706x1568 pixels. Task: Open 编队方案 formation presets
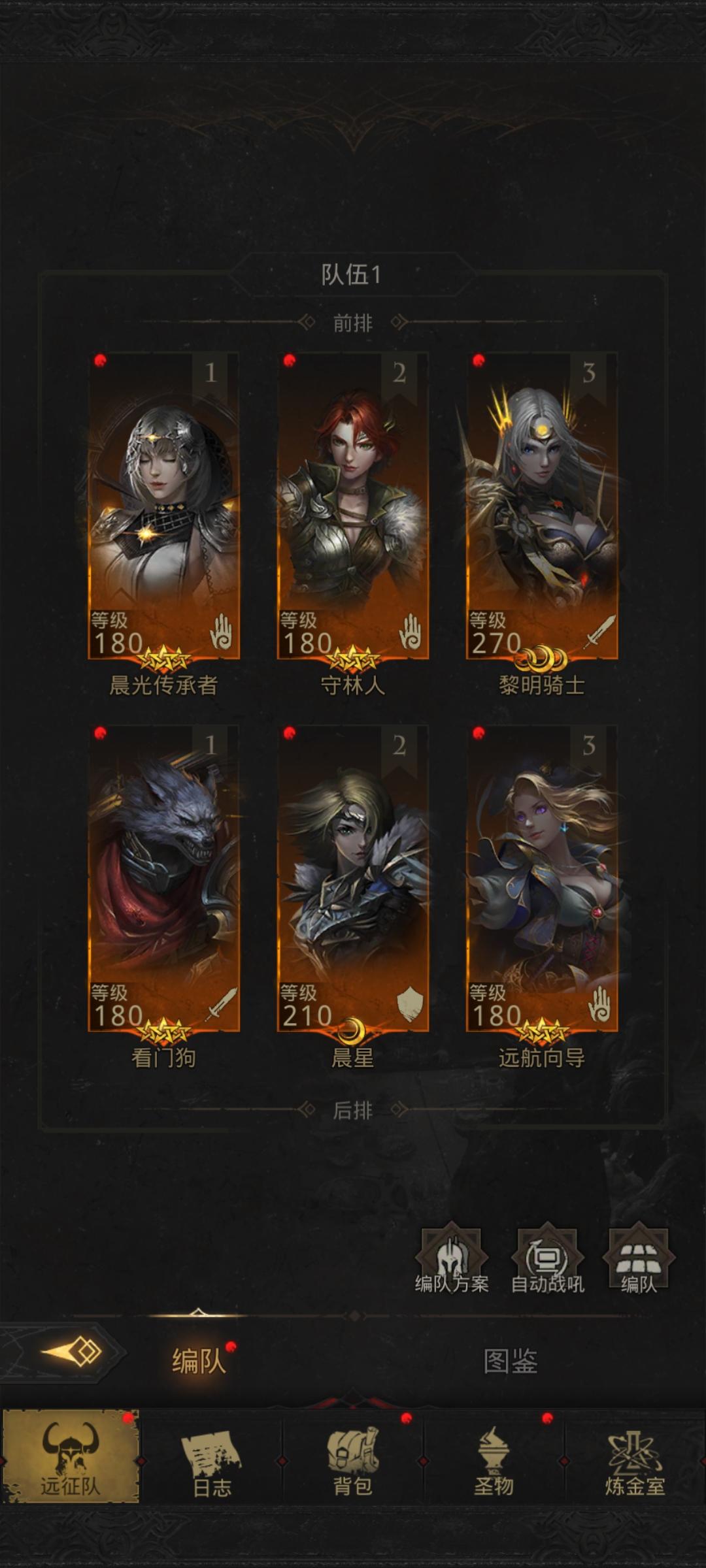452,1261
